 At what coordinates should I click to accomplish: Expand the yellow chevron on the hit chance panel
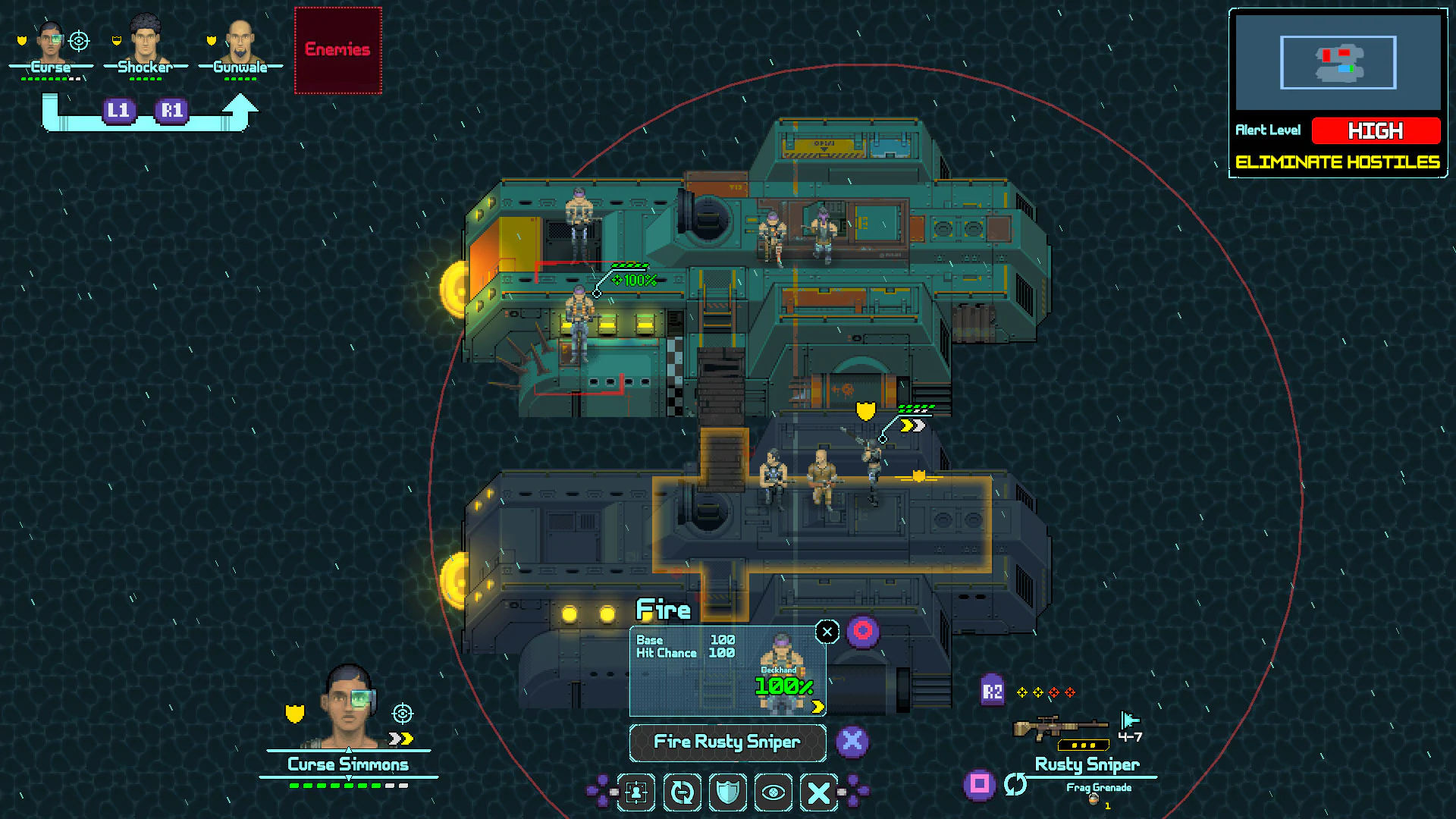(x=817, y=706)
